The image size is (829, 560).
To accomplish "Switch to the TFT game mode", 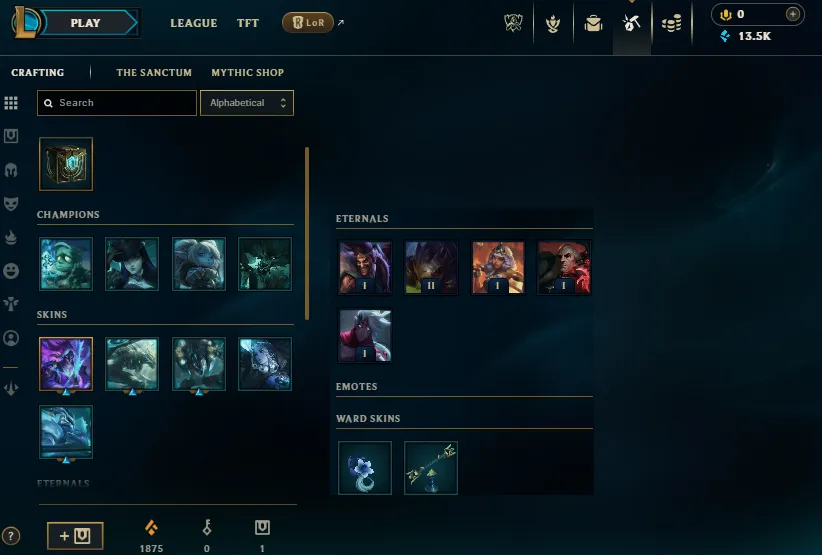I will [x=248, y=23].
